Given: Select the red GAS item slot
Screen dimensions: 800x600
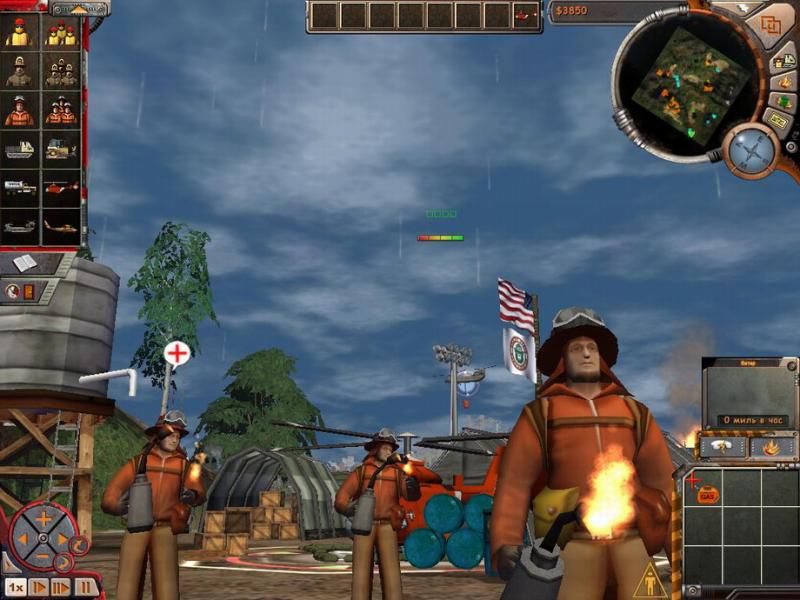Looking at the screenshot, I should pos(709,495).
